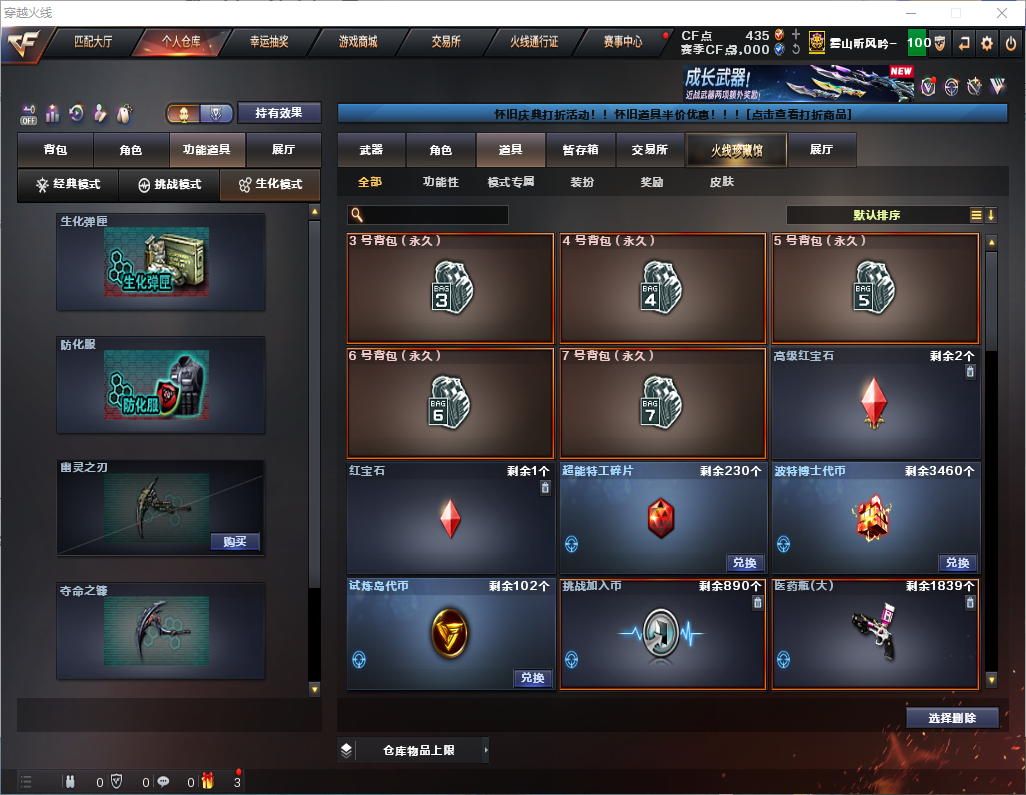The width and height of the screenshot is (1026, 795).
Task: Switch to the 交易所 top navigation tab
Action: click(x=446, y=43)
